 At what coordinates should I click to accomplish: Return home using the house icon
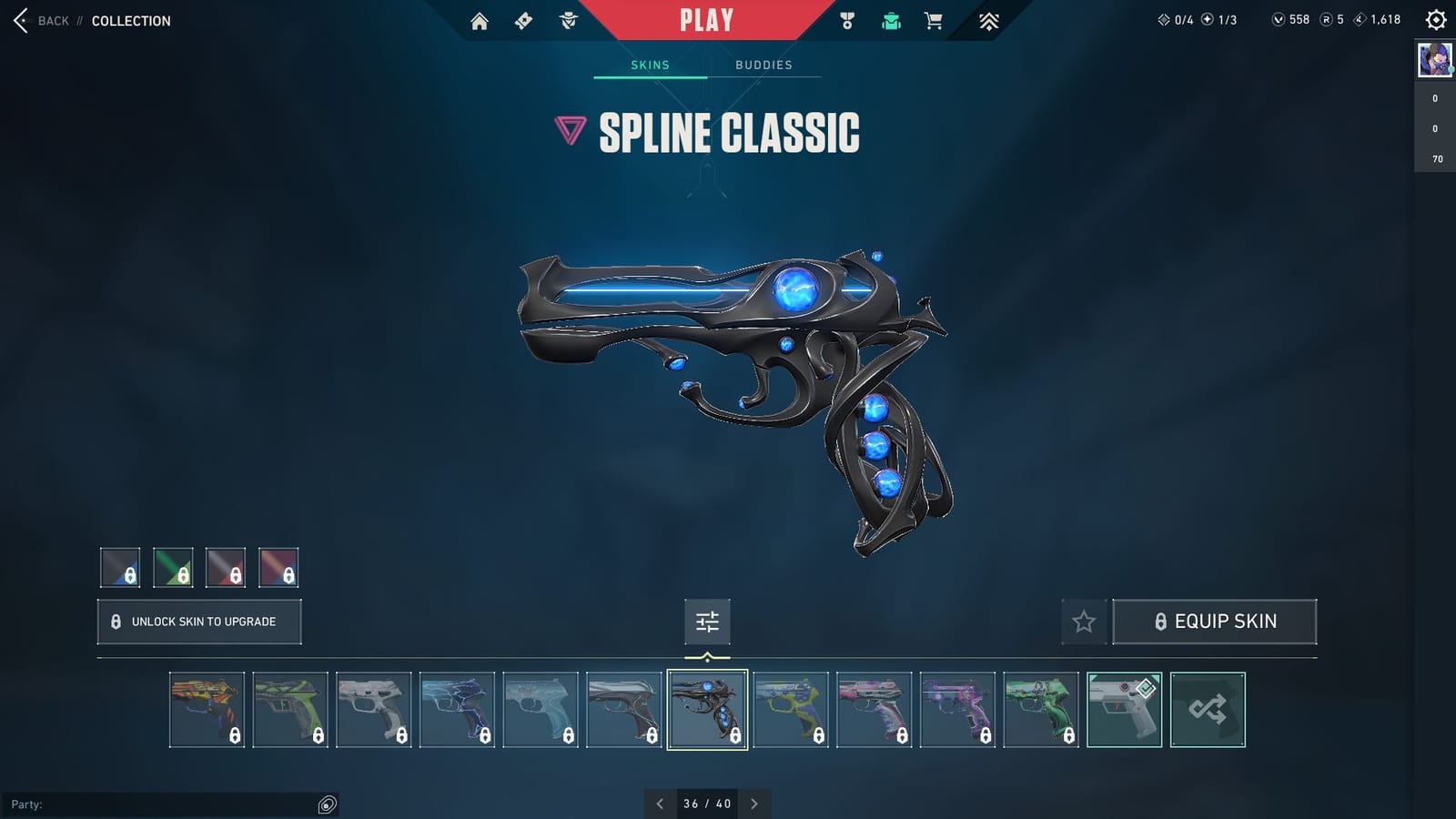[480, 19]
